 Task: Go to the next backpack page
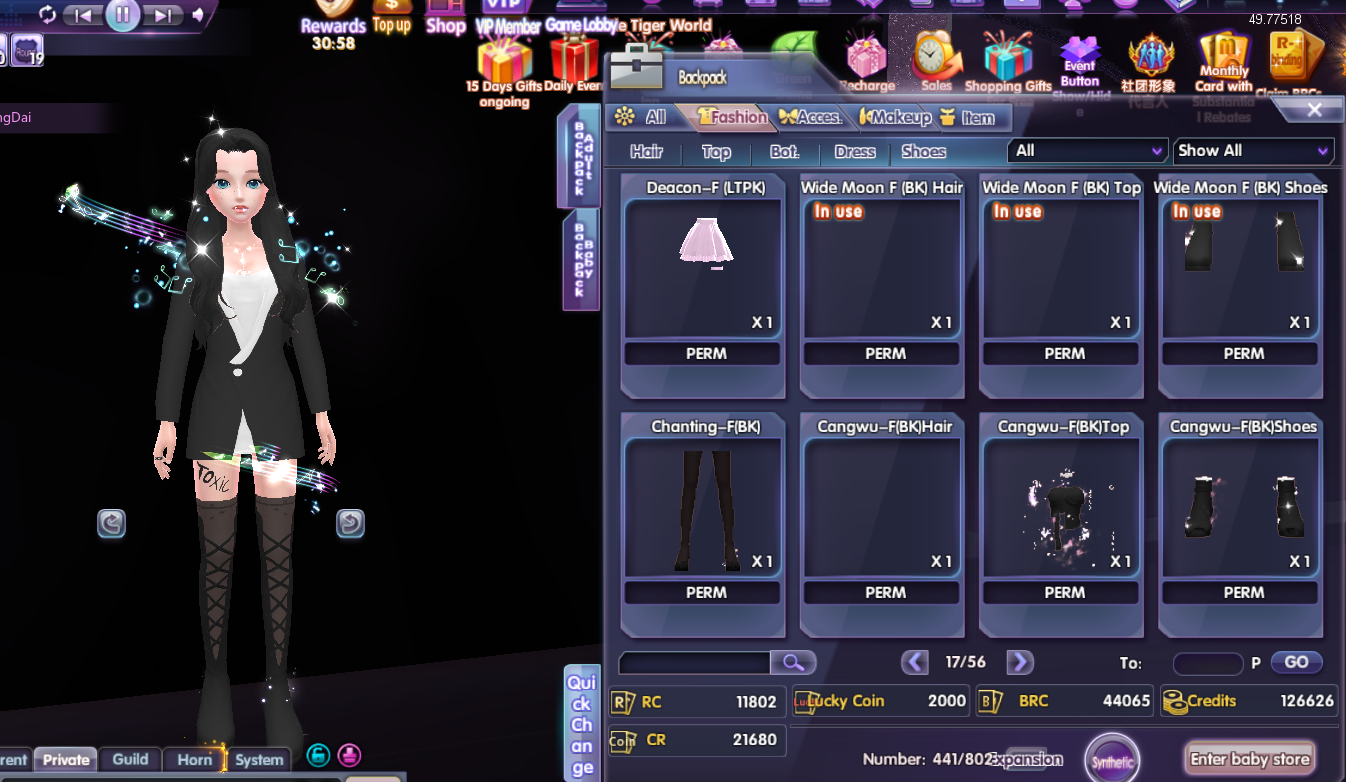tap(1019, 662)
